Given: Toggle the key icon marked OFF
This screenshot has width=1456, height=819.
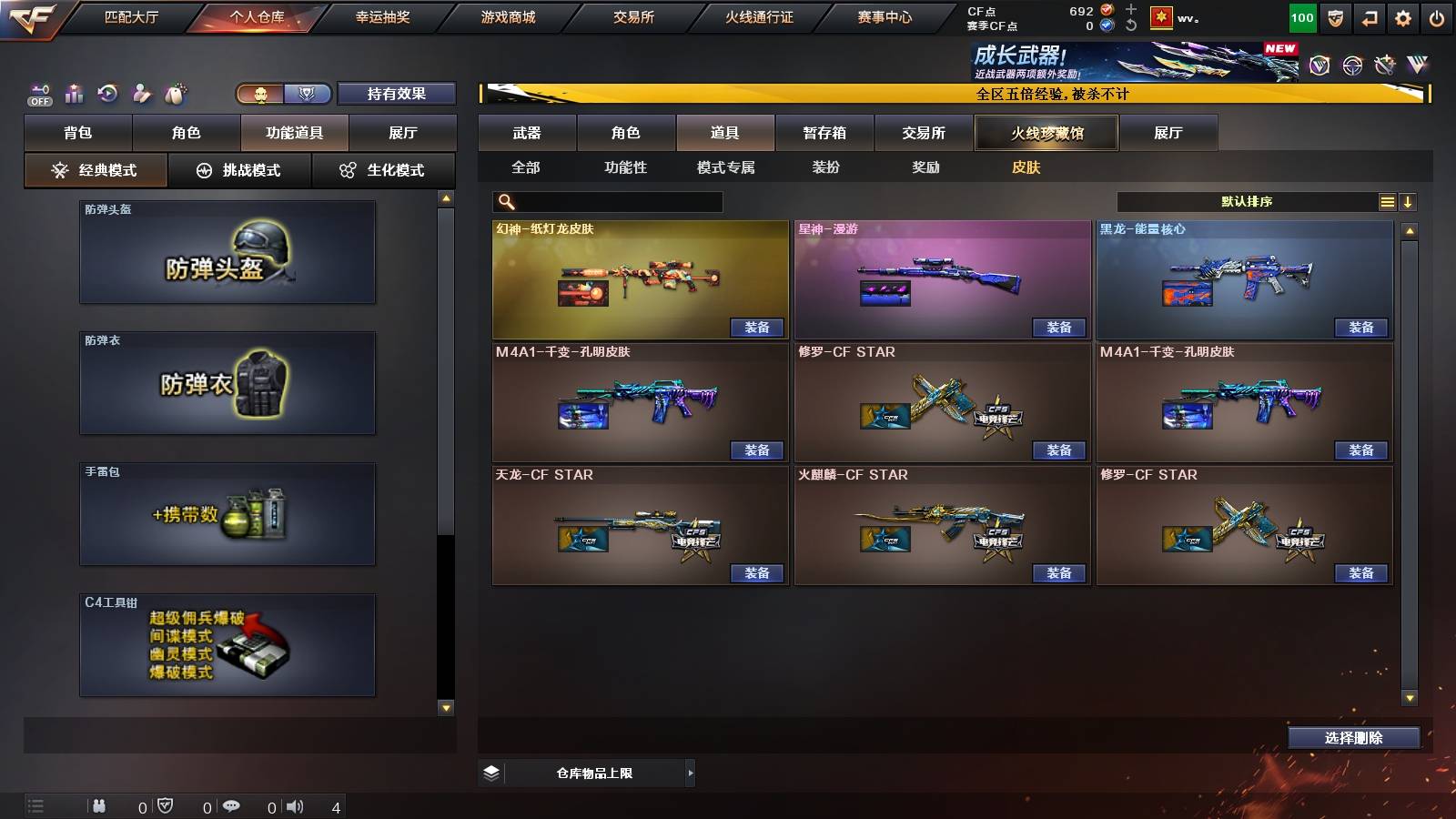Looking at the screenshot, I should (x=38, y=91).
